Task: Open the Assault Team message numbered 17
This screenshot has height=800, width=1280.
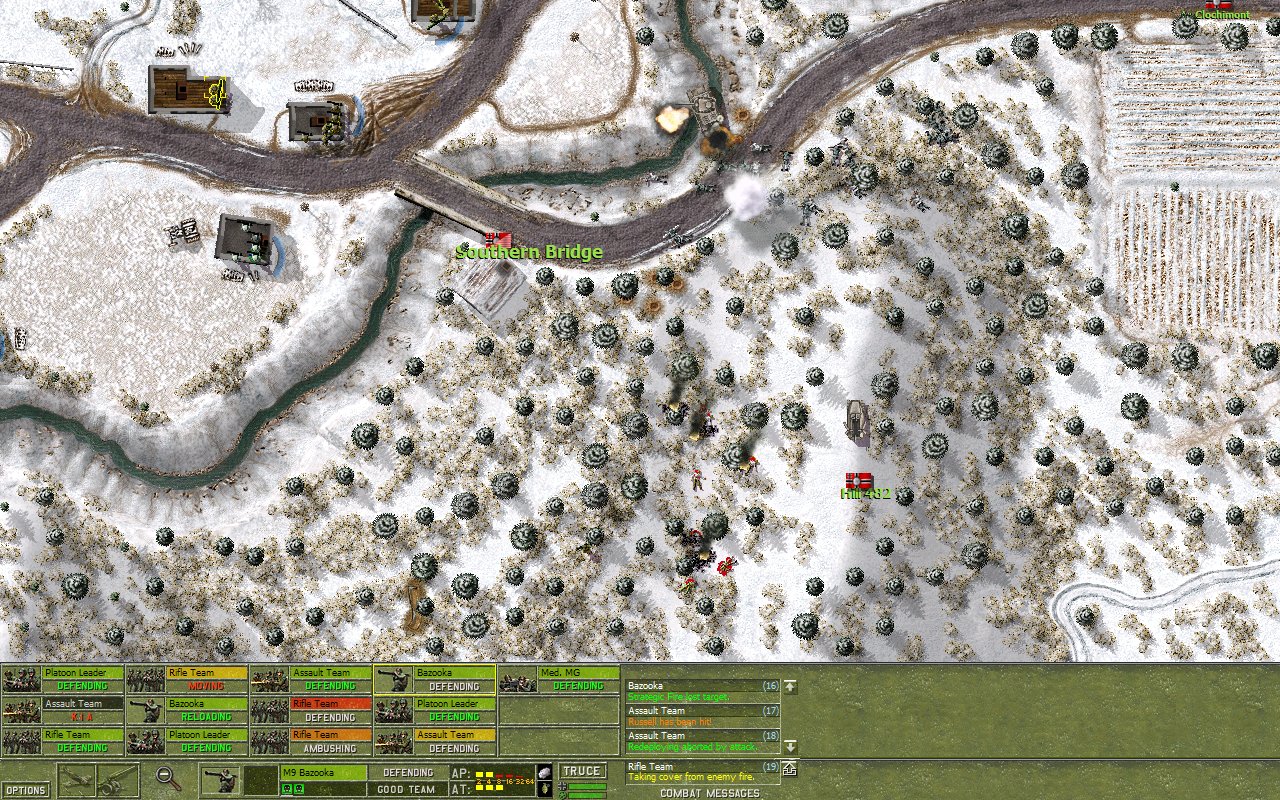Action: (702, 716)
